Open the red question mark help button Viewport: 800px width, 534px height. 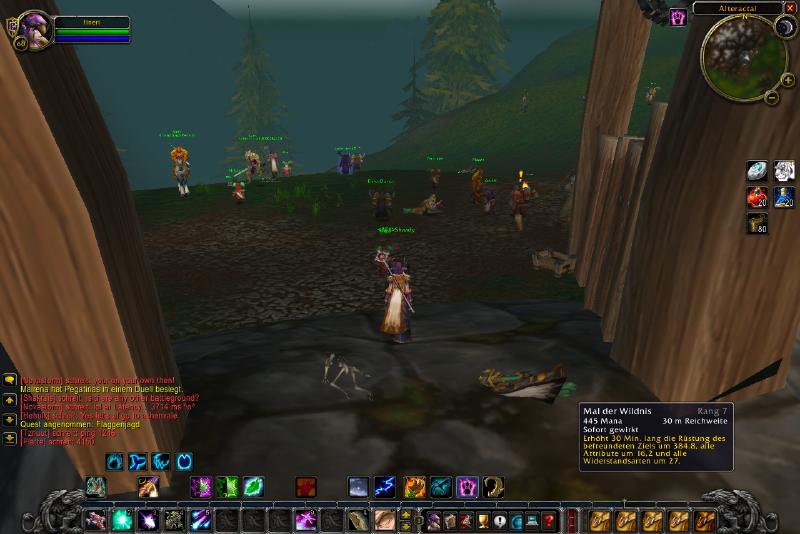[x=548, y=521]
